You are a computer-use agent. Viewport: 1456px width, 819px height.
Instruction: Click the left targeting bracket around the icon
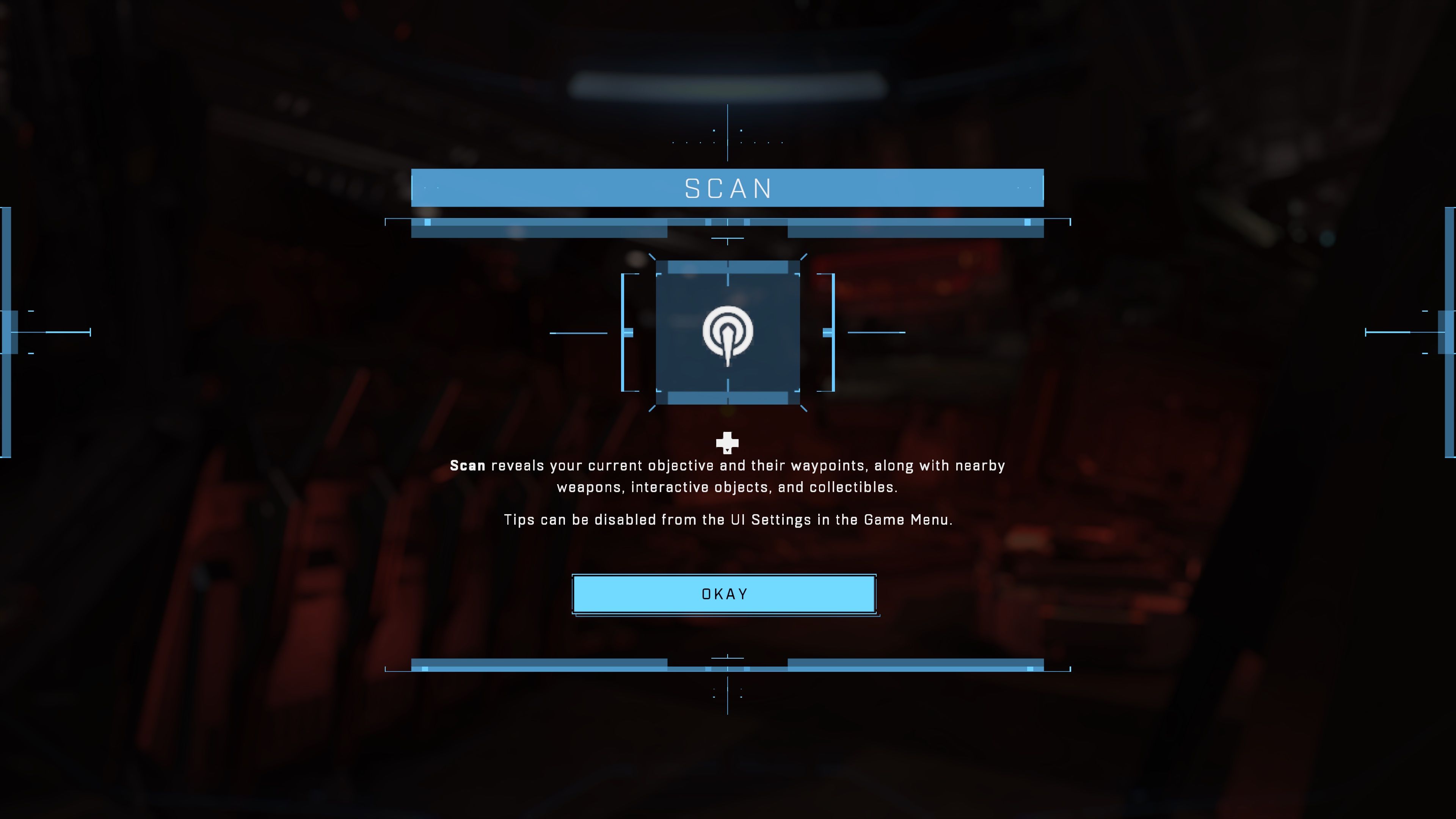(624, 333)
